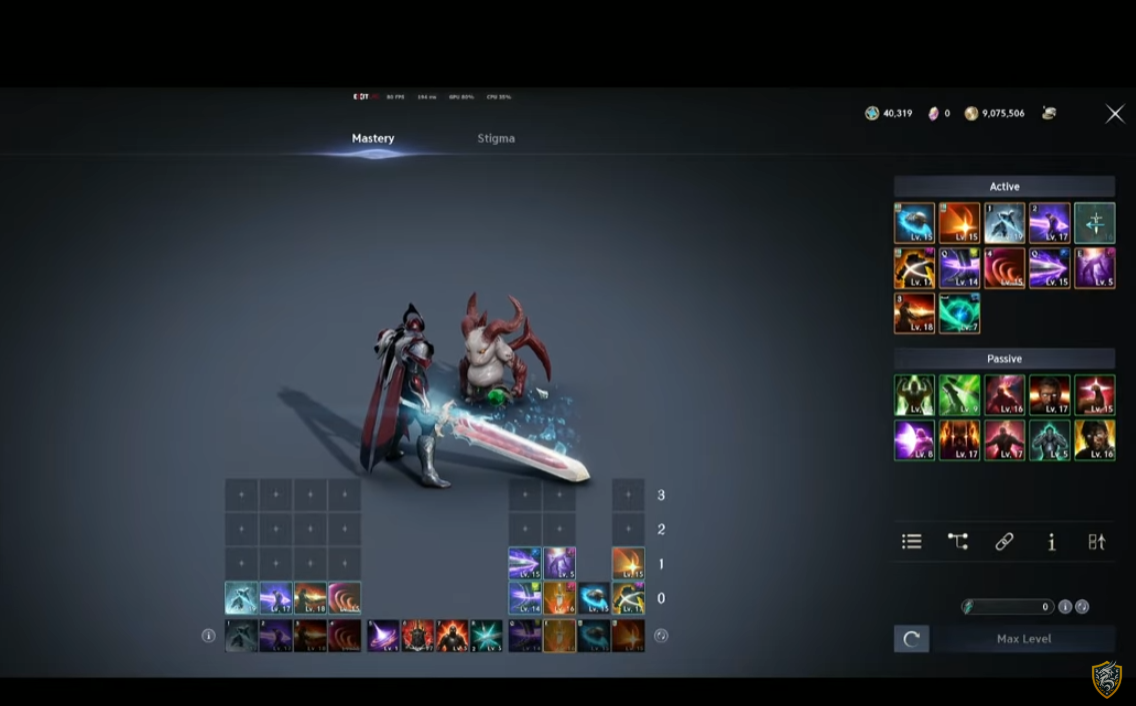
Task: Click the coin currency icon in top bar
Action: pyautogui.click(x=971, y=114)
